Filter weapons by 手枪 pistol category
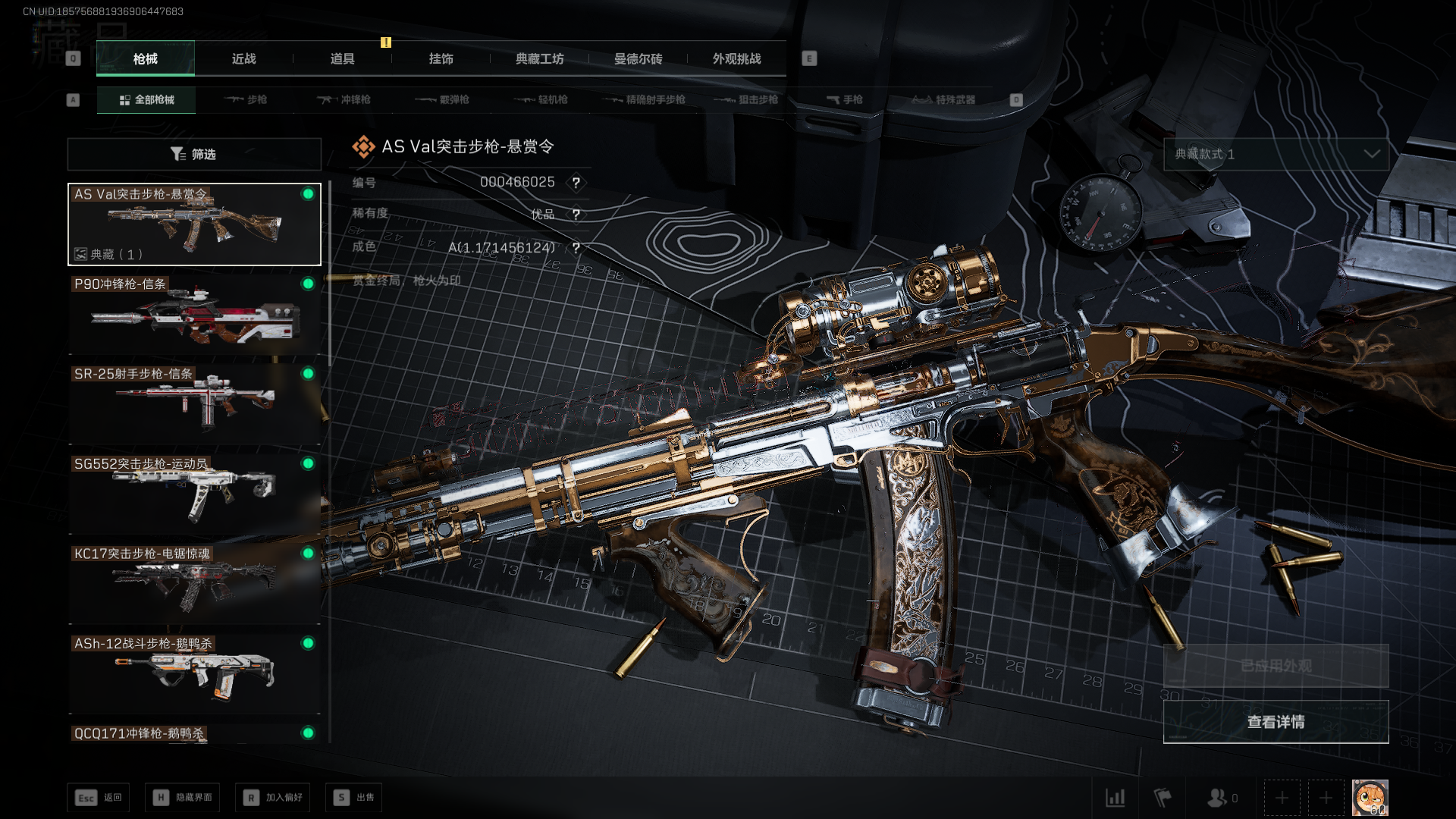 tap(844, 99)
